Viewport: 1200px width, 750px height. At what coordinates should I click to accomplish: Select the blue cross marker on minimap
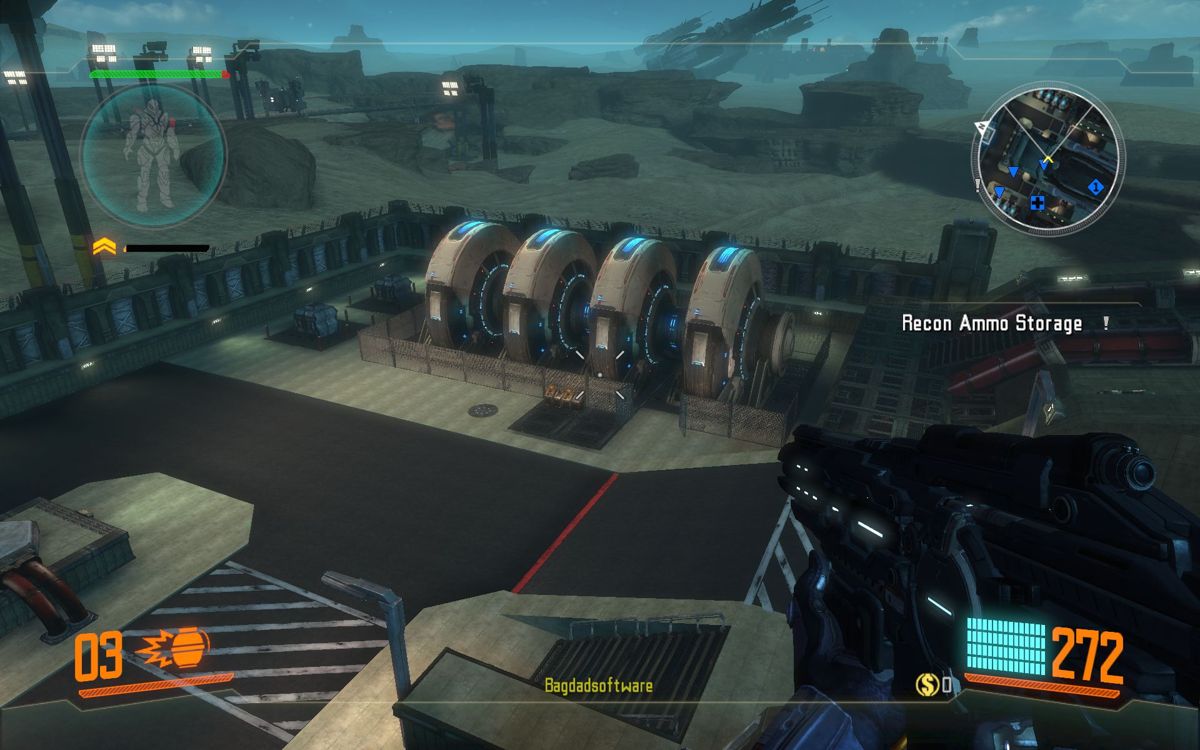(1038, 204)
